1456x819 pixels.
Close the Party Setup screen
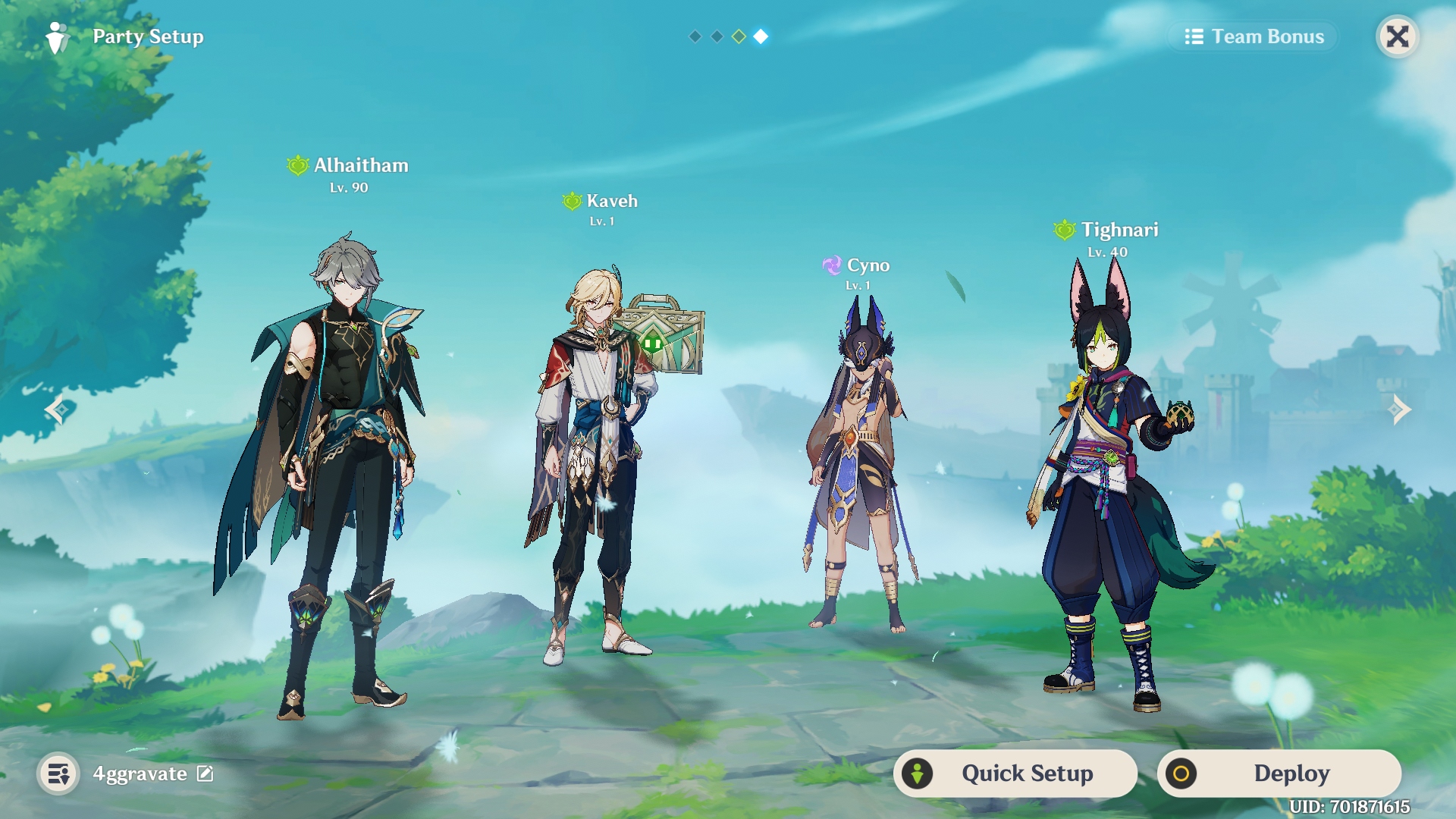[x=1397, y=36]
